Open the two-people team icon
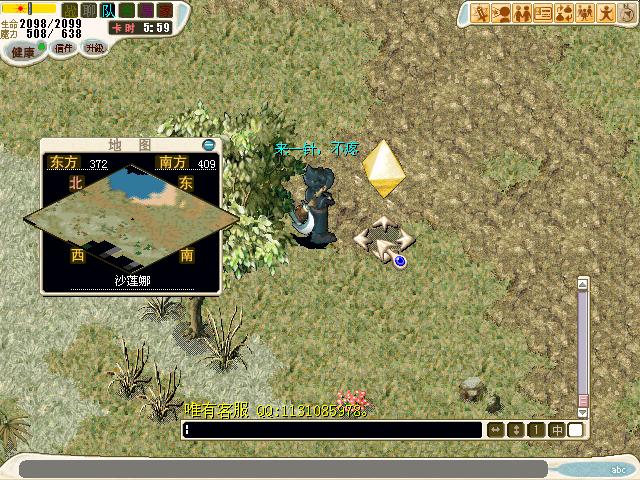 [x=522, y=13]
